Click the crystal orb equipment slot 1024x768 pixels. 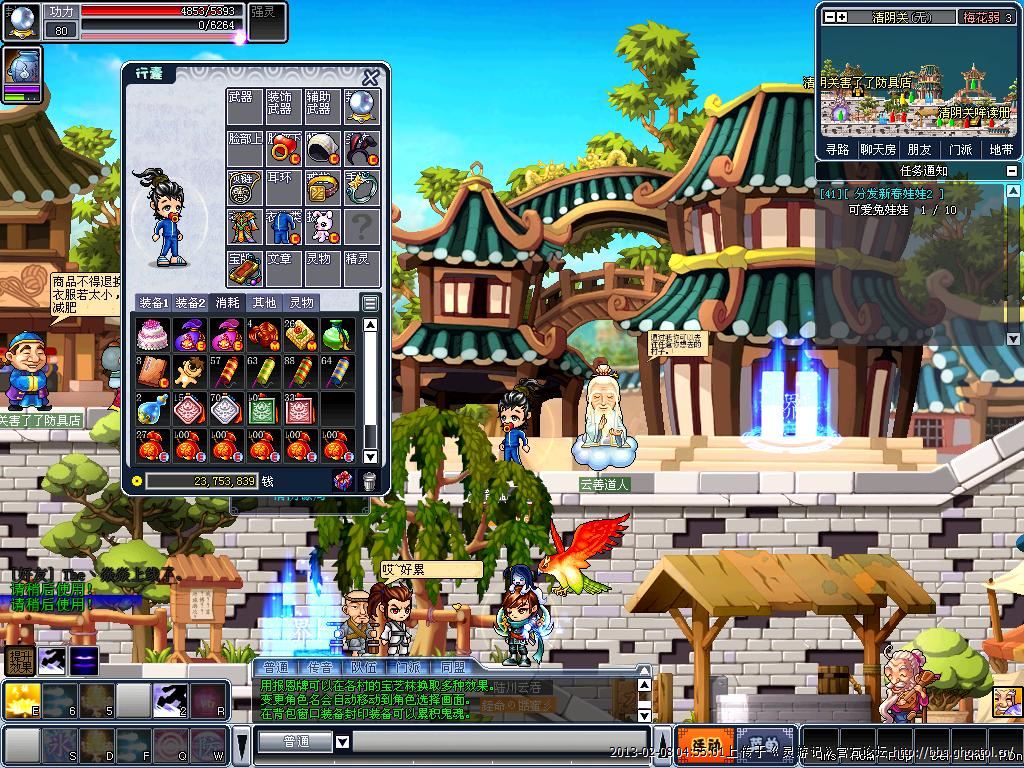[362, 107]
